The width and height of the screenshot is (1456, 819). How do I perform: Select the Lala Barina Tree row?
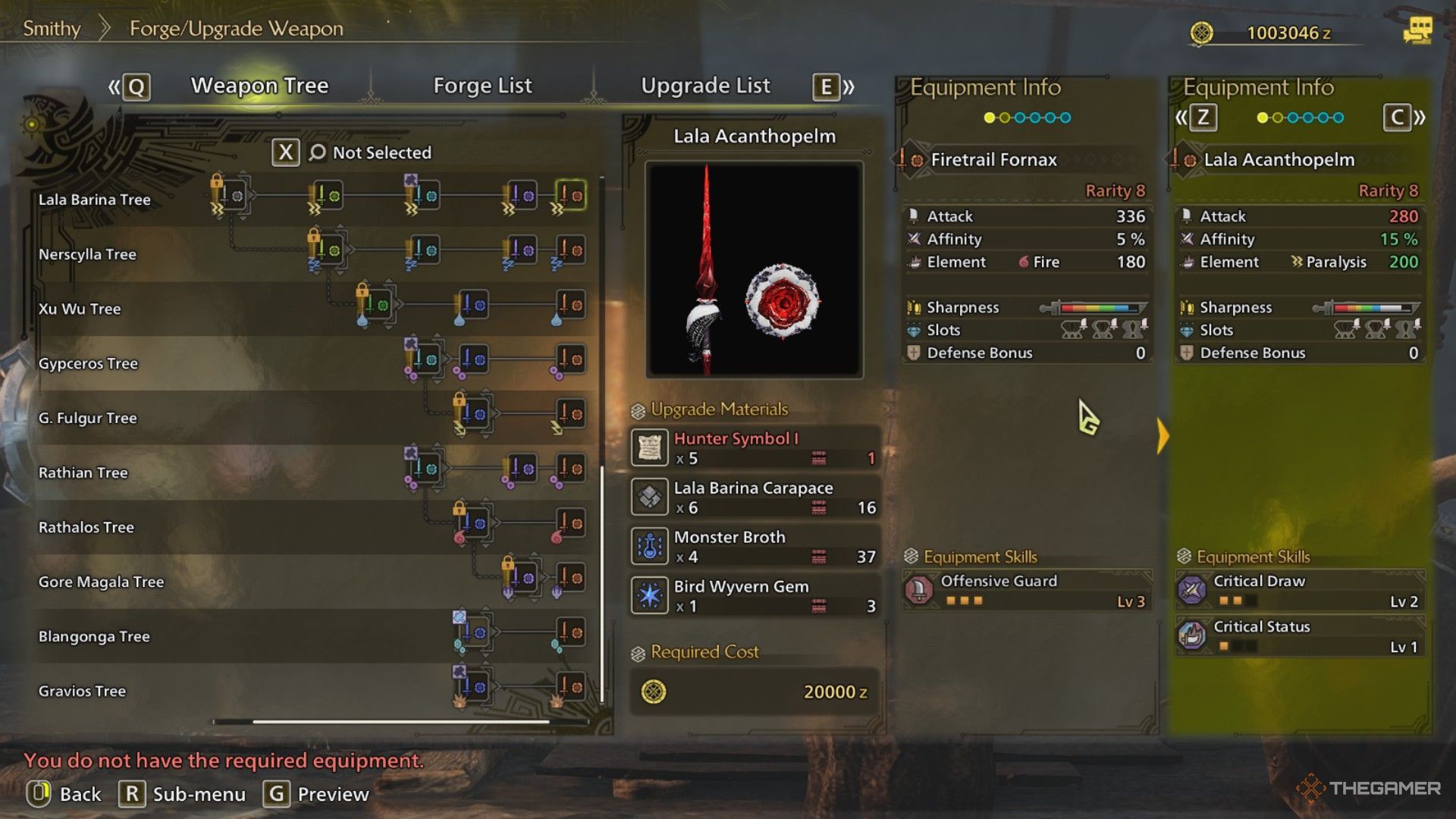tap(95, 199)
